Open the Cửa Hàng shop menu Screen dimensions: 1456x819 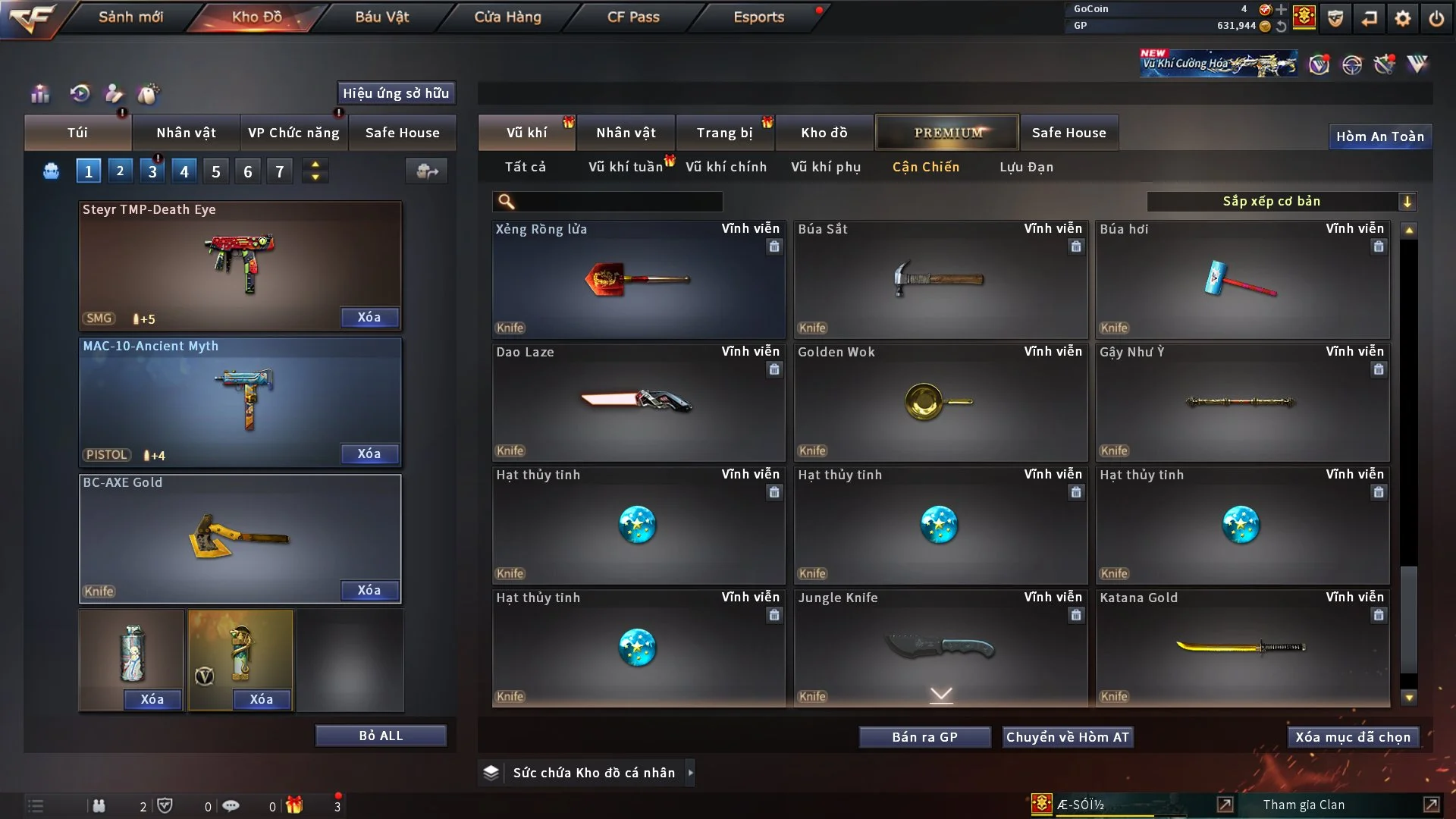(x=507, y=17)
